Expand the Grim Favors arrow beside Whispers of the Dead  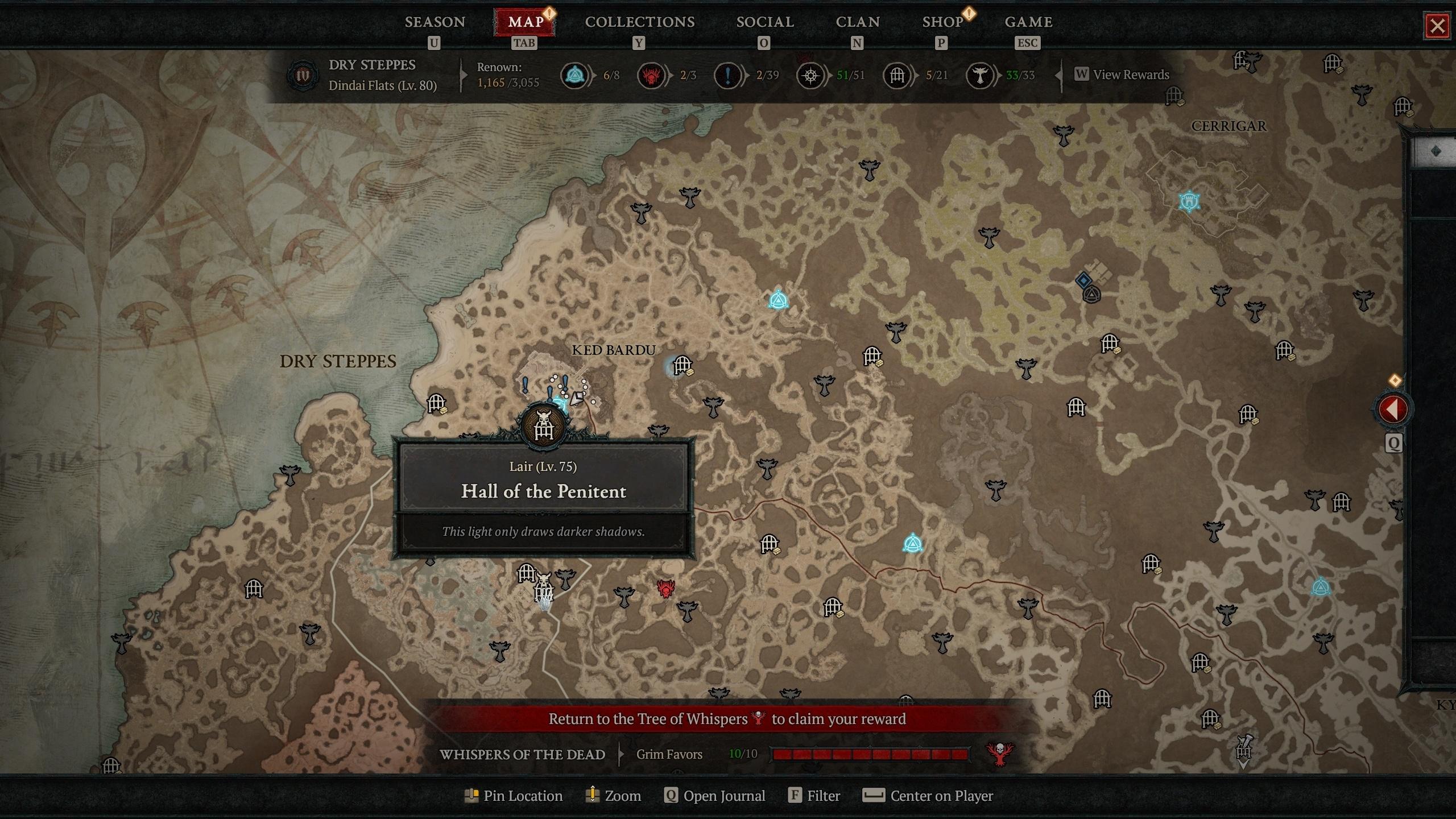(x=620, y=754)
